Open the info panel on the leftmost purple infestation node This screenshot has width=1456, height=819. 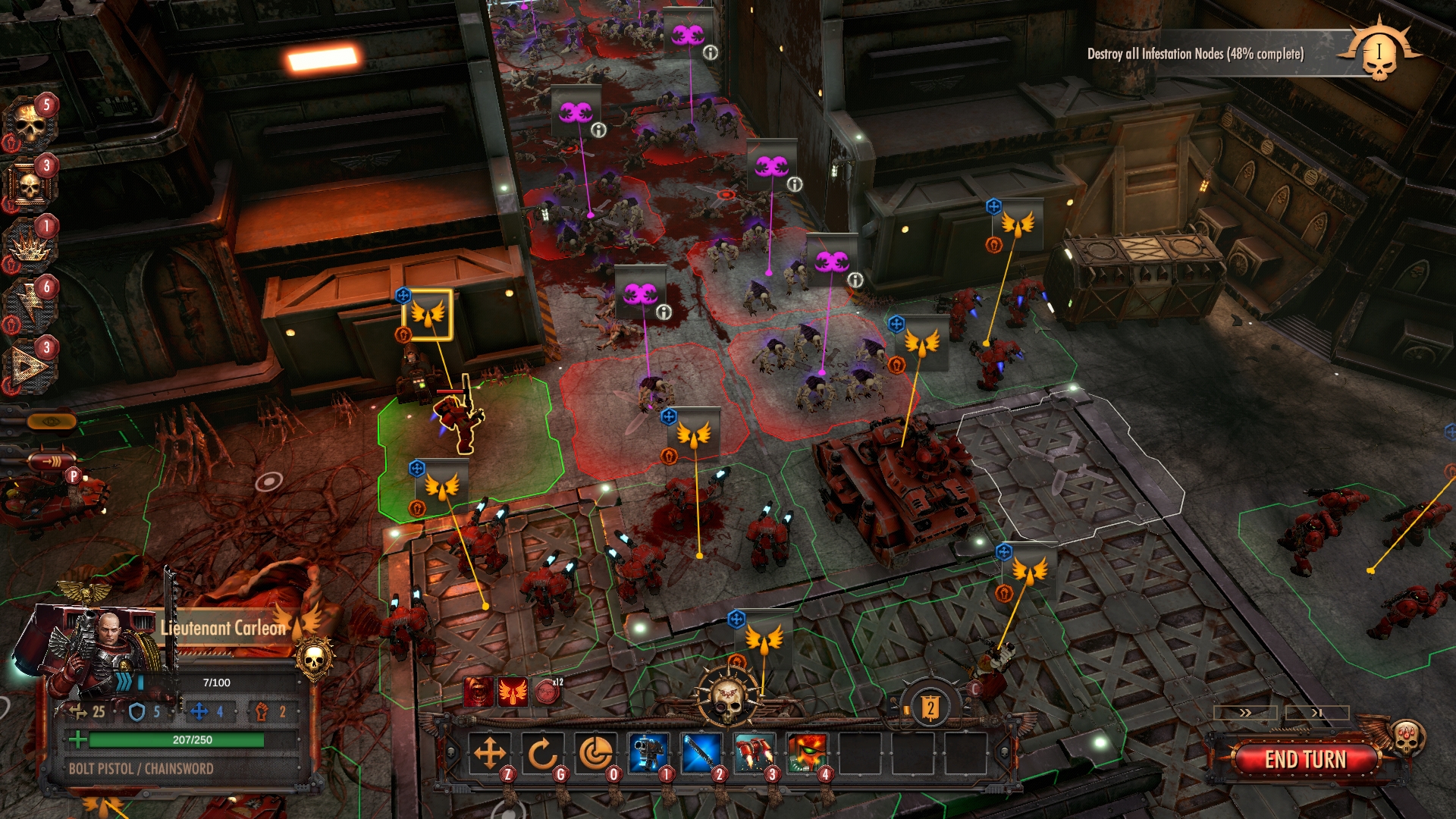click(600, 131)
